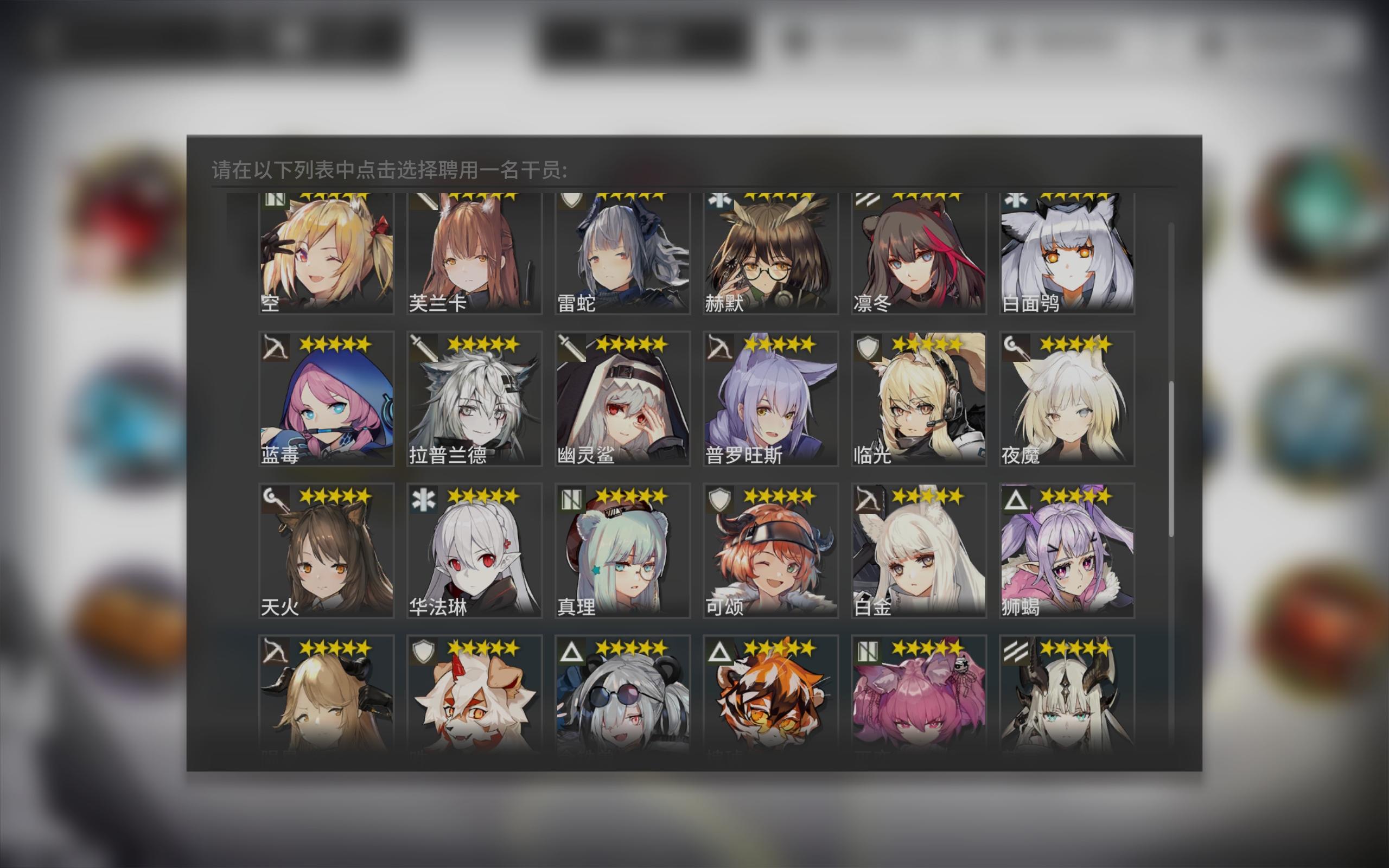
Task: Select operator 拉普兰德 from the list
Action: coord(474,402)
